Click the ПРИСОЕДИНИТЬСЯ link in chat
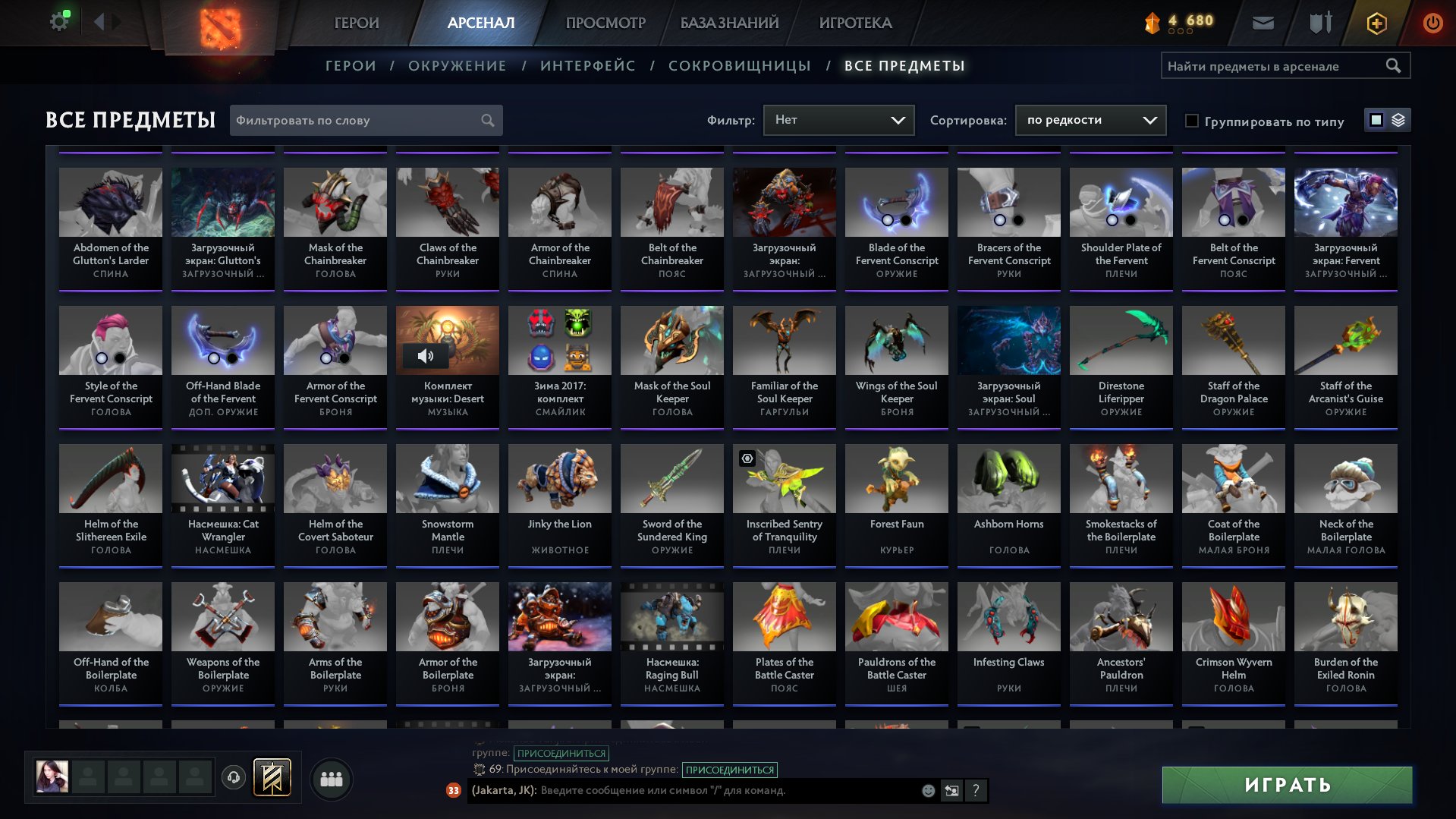Viewport: 1456px width, 819px height. tap(731, 770)
